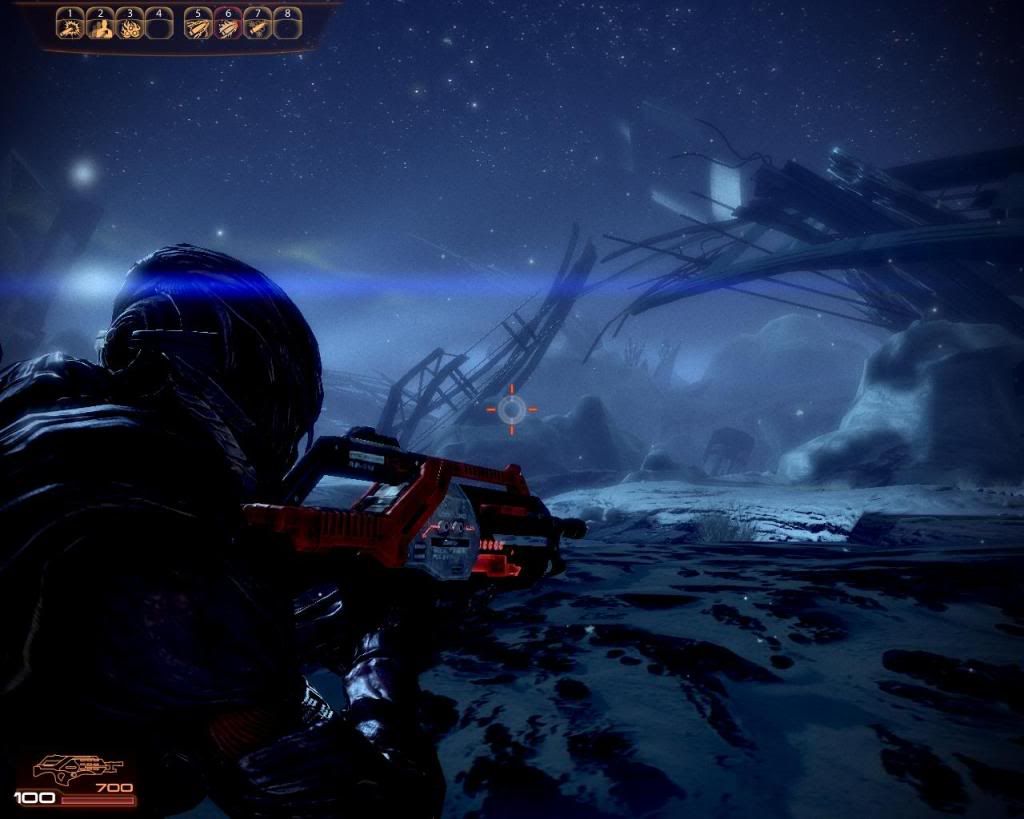Click the equipped assault rifle weapon icon
Image resolution: width=1024 pixels, height=819 pixels.
[x=76, y=770]
